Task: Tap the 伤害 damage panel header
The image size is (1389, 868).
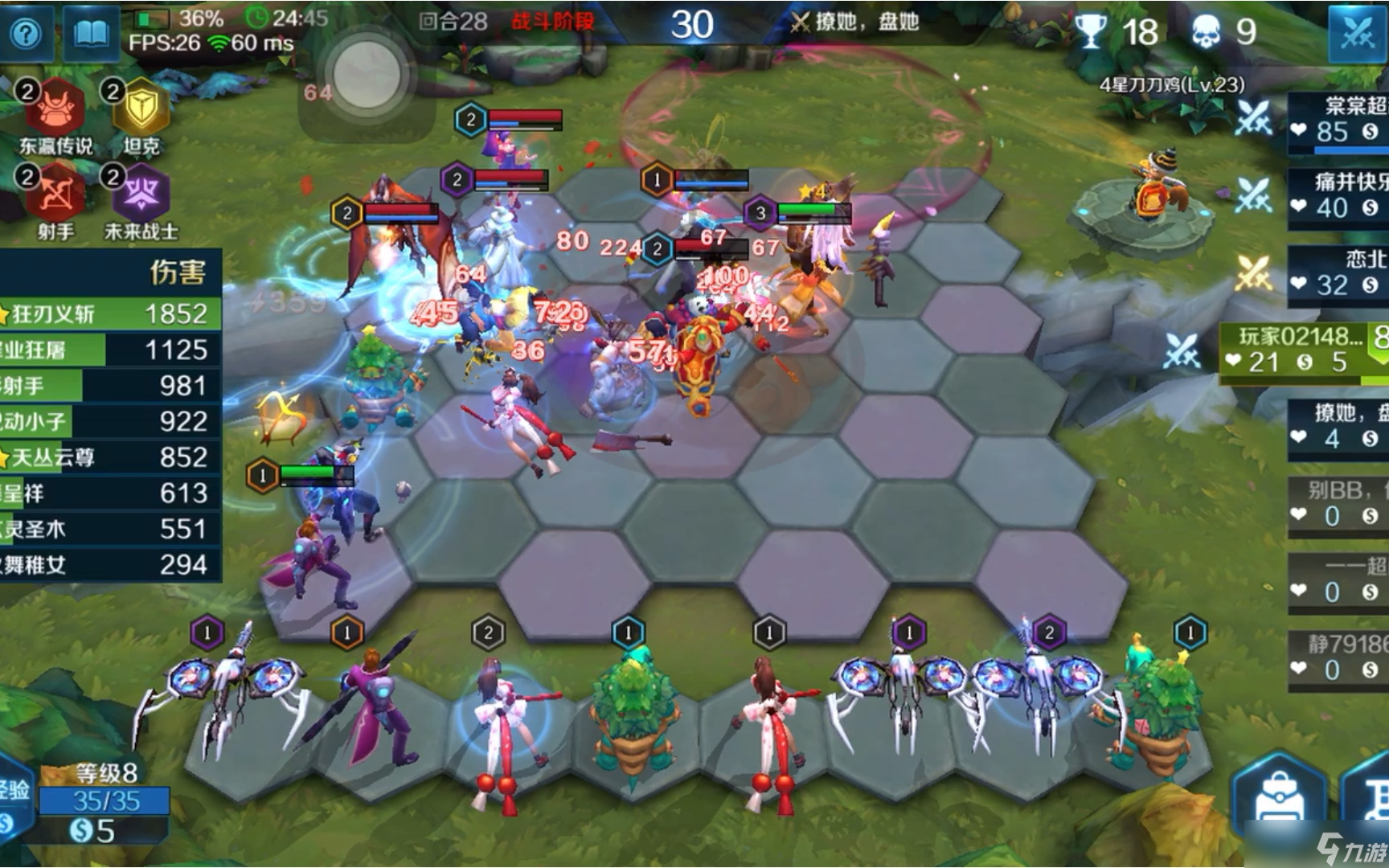Action: tap(176, 272)
